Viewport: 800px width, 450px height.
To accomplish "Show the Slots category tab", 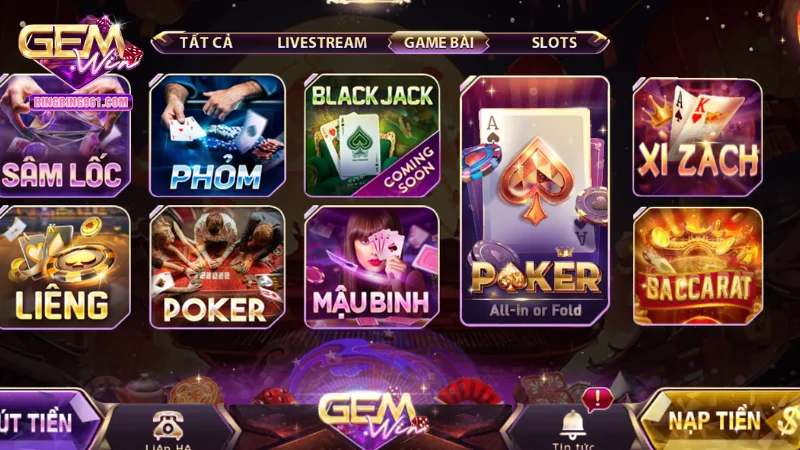I will click(x=554, y=42).
